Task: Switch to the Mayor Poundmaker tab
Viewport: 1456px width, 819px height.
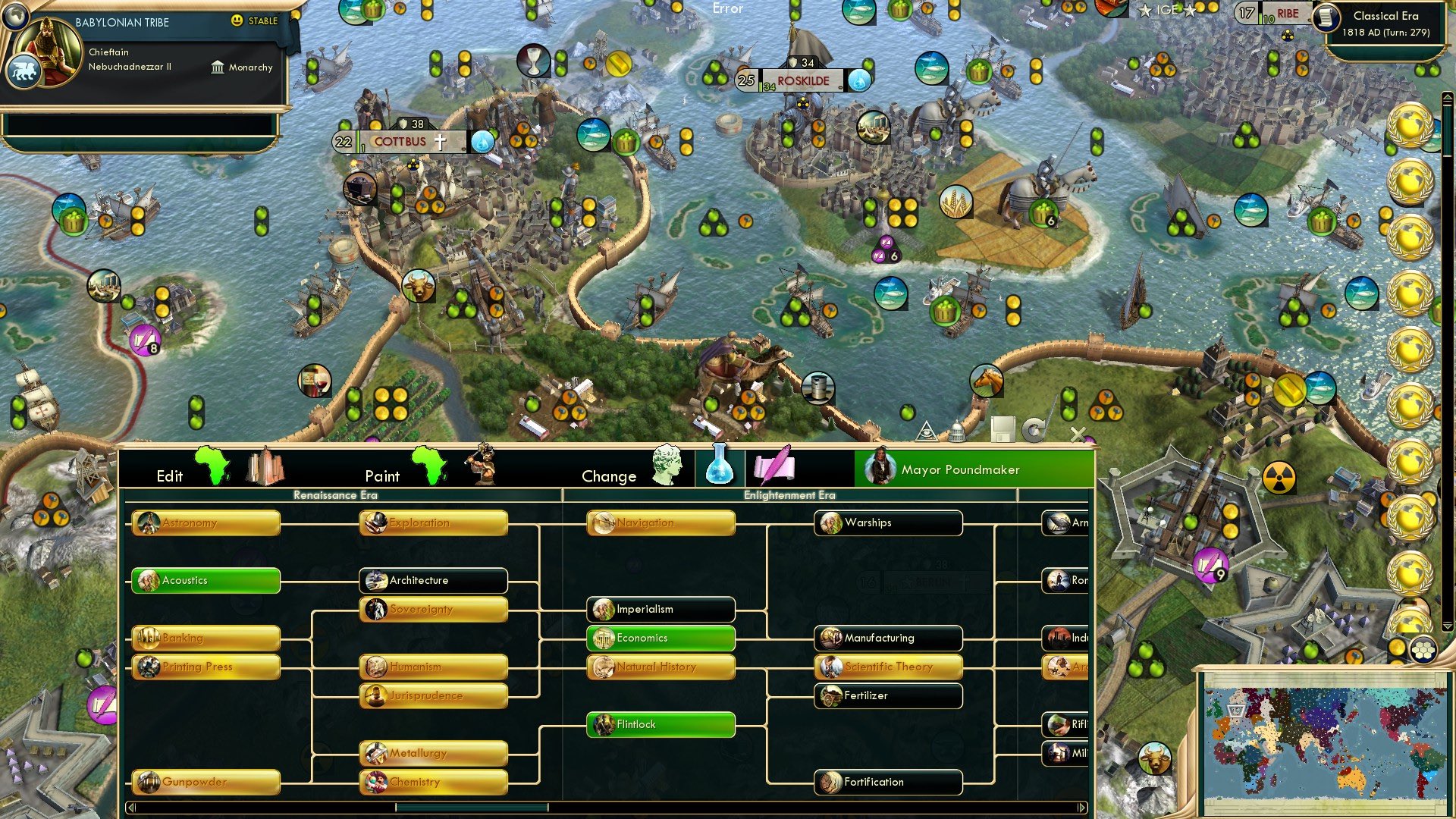Action: click(959, 469)
